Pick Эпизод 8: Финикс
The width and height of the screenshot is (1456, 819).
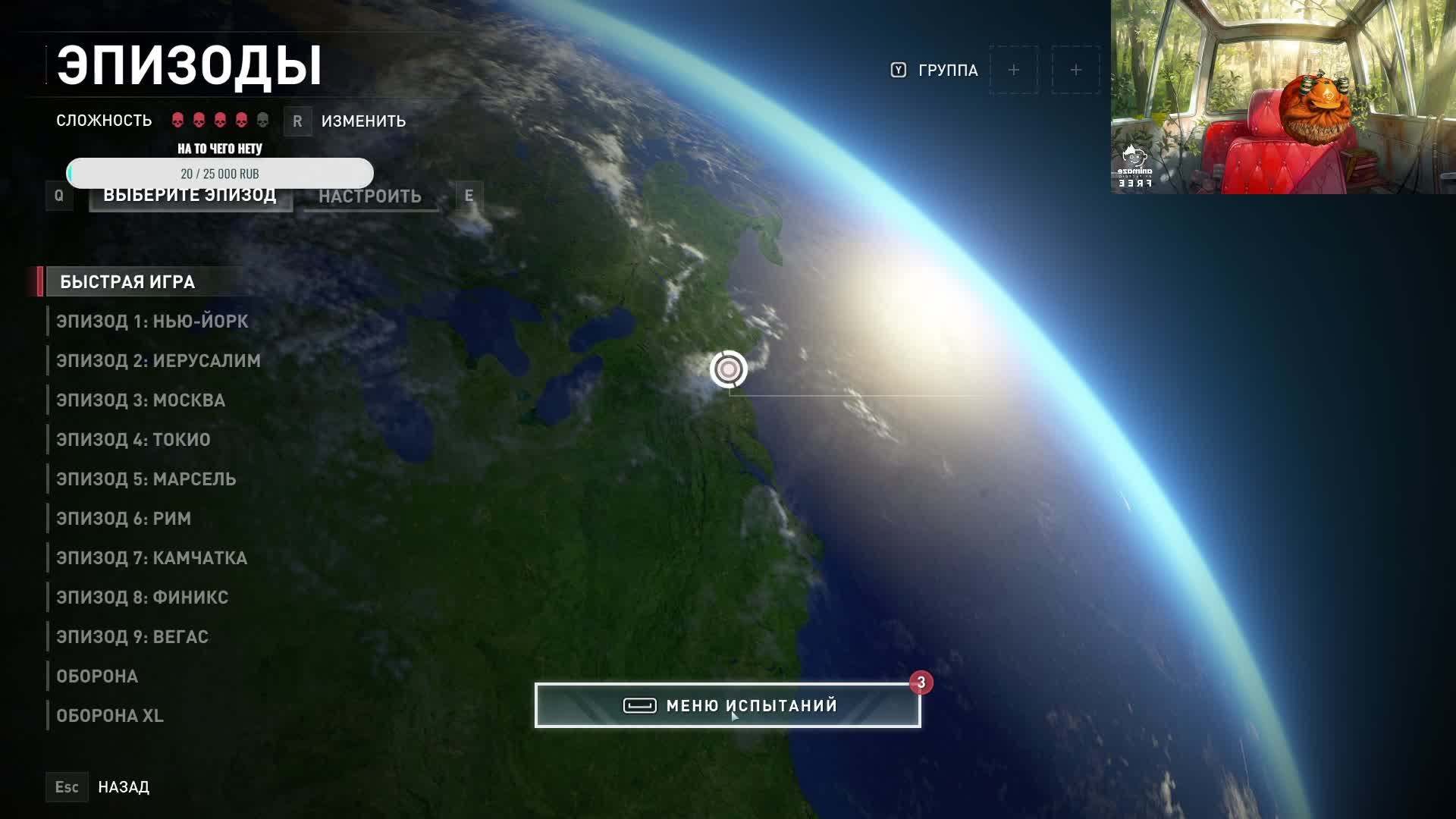click(142, 598)
